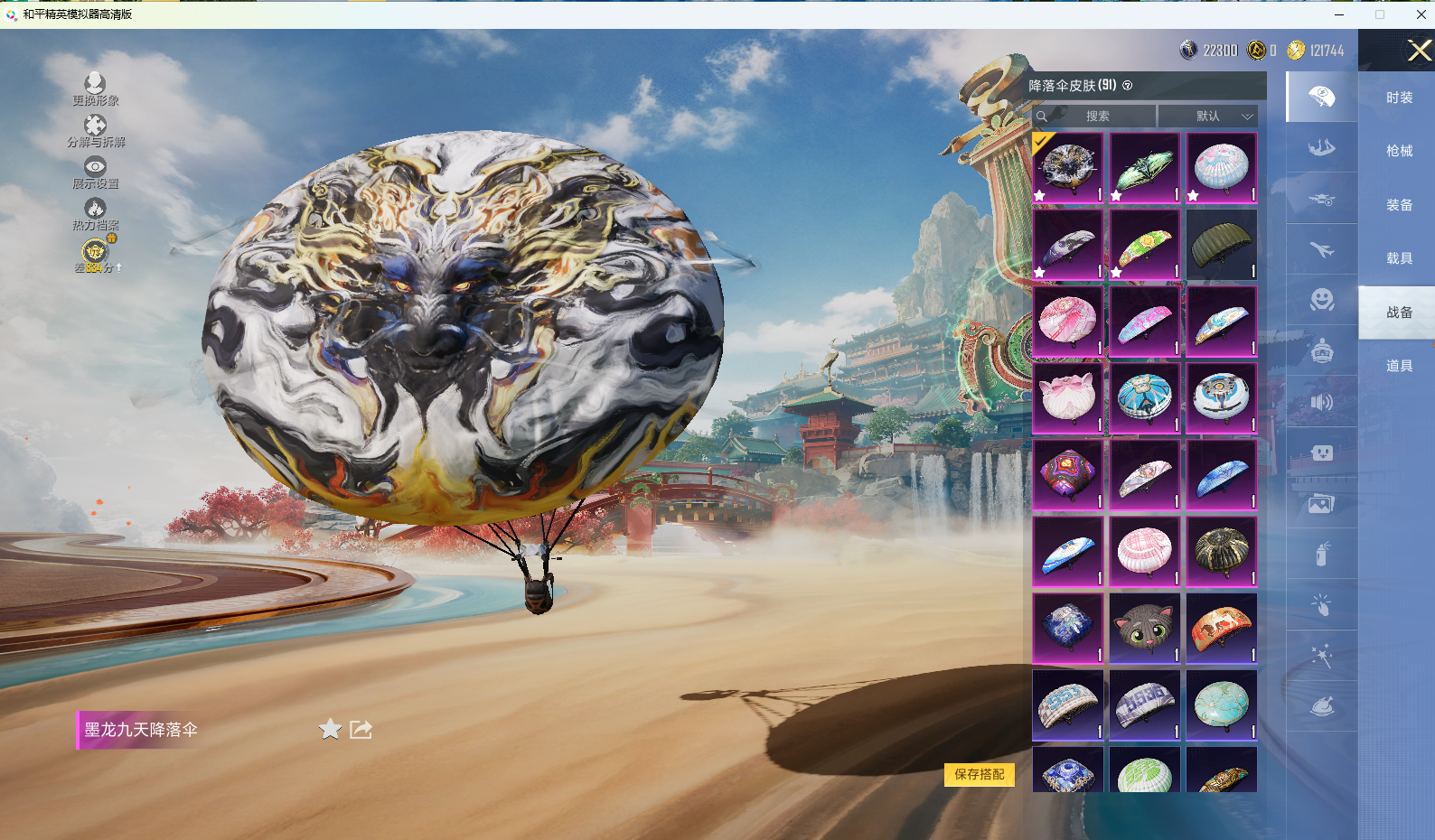1435x840 pixels.
Task: Open 展示设置 display settings
Action: (95, 172)
